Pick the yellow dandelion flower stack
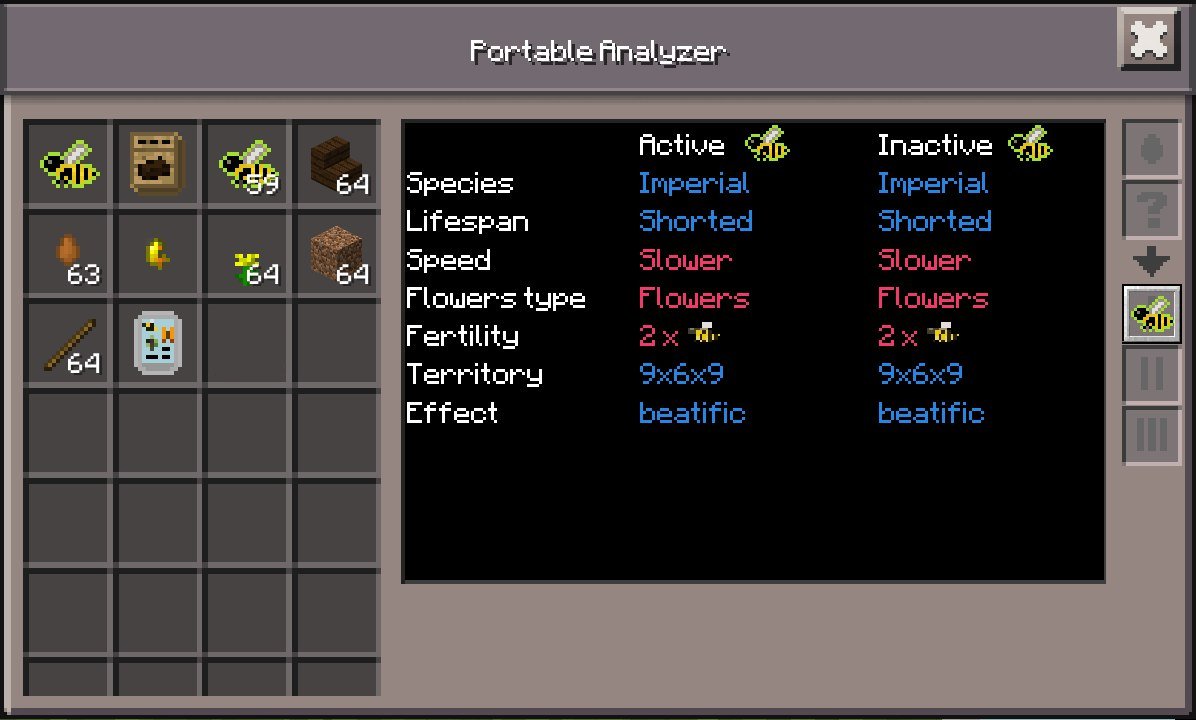The height and width of the screenshot is (720, 1196). pos(247,253)
